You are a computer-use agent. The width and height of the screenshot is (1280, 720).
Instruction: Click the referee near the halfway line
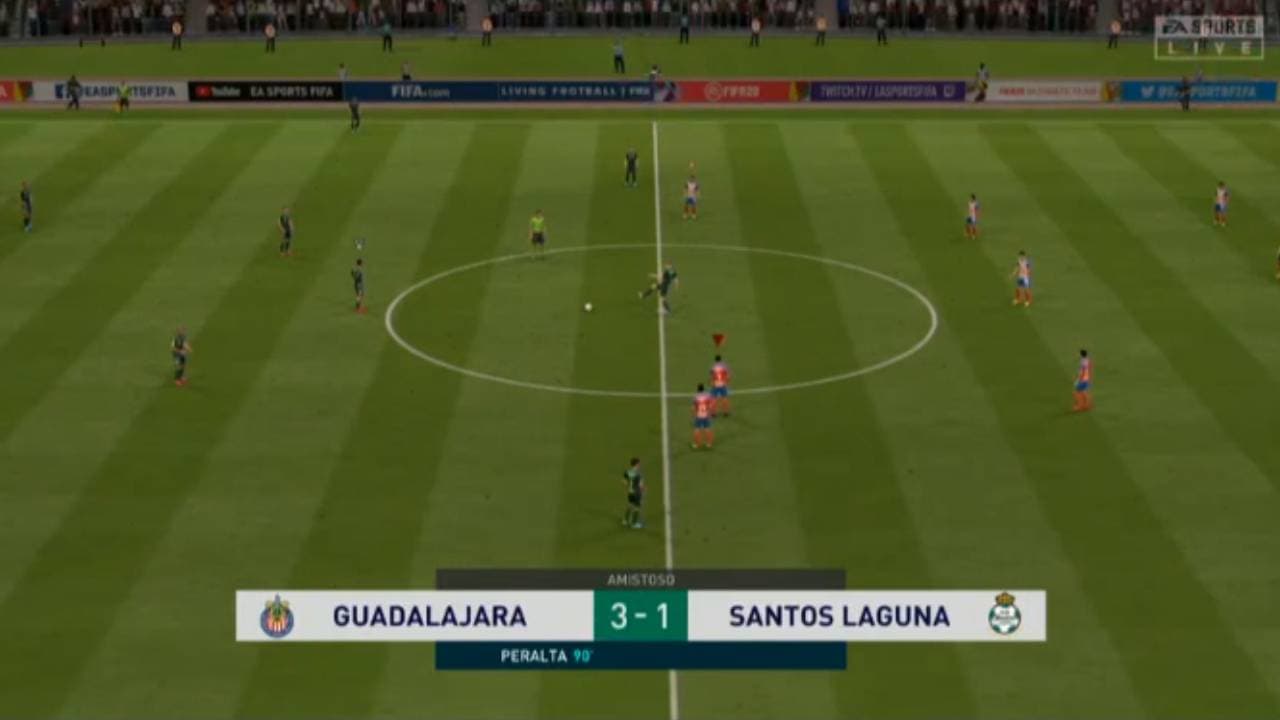pyautogui.click(x=537, y=231)
